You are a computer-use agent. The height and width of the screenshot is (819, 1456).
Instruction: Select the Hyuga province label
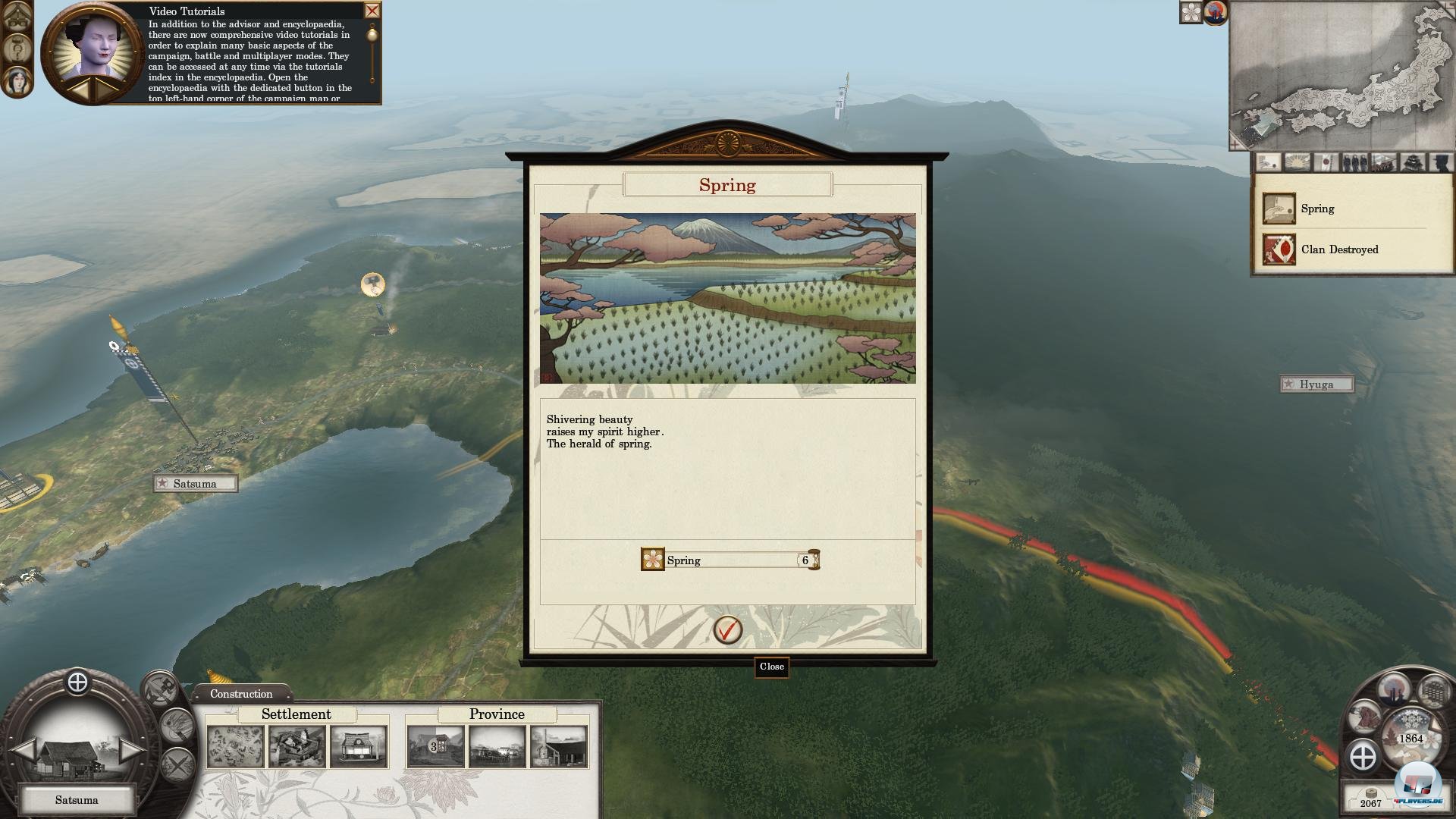(x=1316, y=384)
